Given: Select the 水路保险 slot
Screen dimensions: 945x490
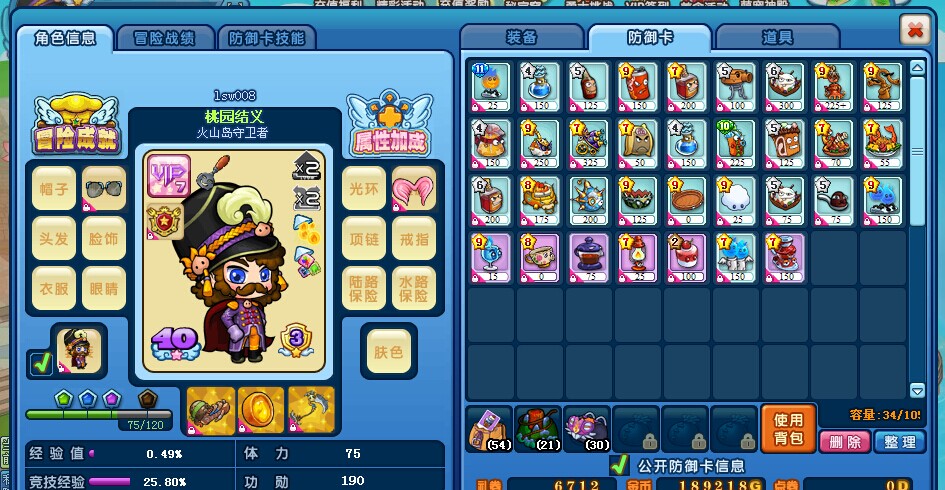Looking at the screenshot, I should coord(413,287).
